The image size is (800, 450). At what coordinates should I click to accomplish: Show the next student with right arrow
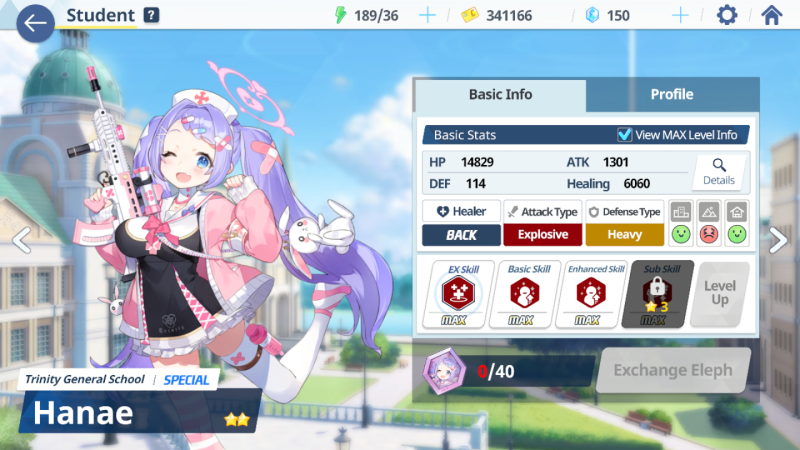tap(779, 239)
